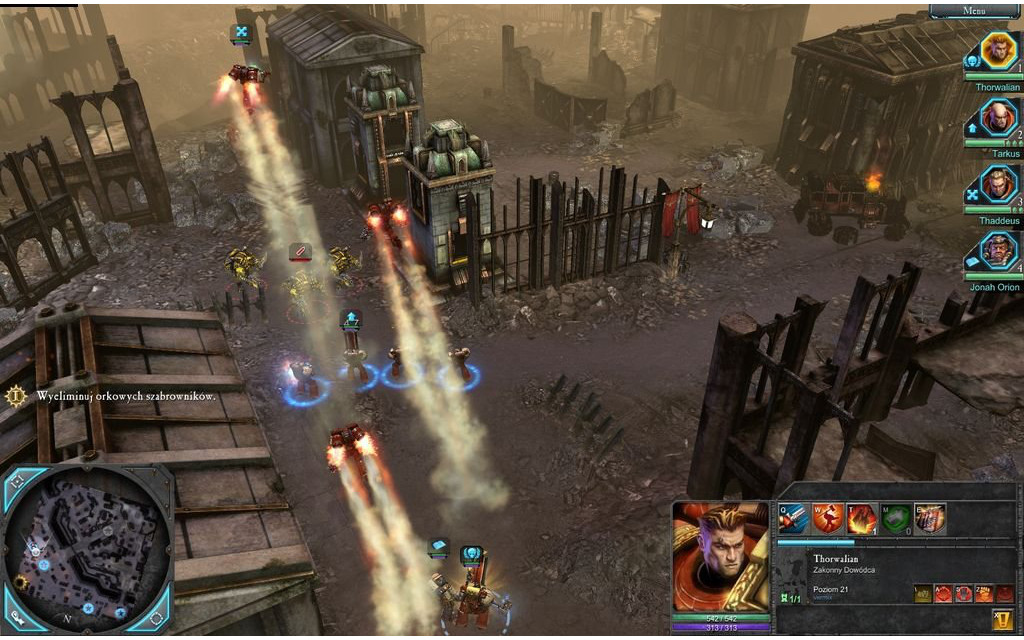Viewport: 1024px width, 640px height.
Task: Click the green M ability icon
Action: [895, 519]
